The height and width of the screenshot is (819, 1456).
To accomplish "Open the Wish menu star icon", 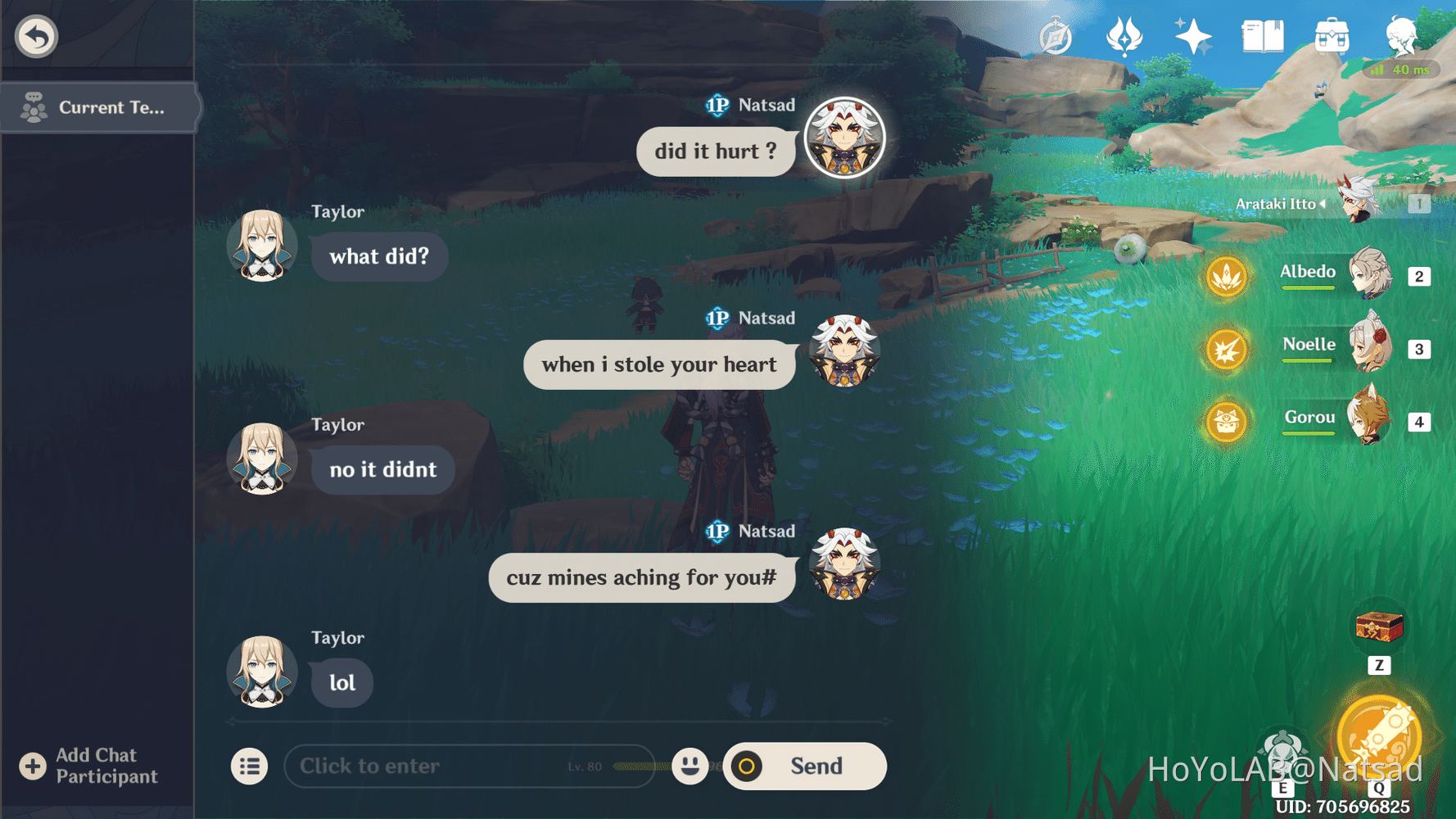I will coord(1192,34).
